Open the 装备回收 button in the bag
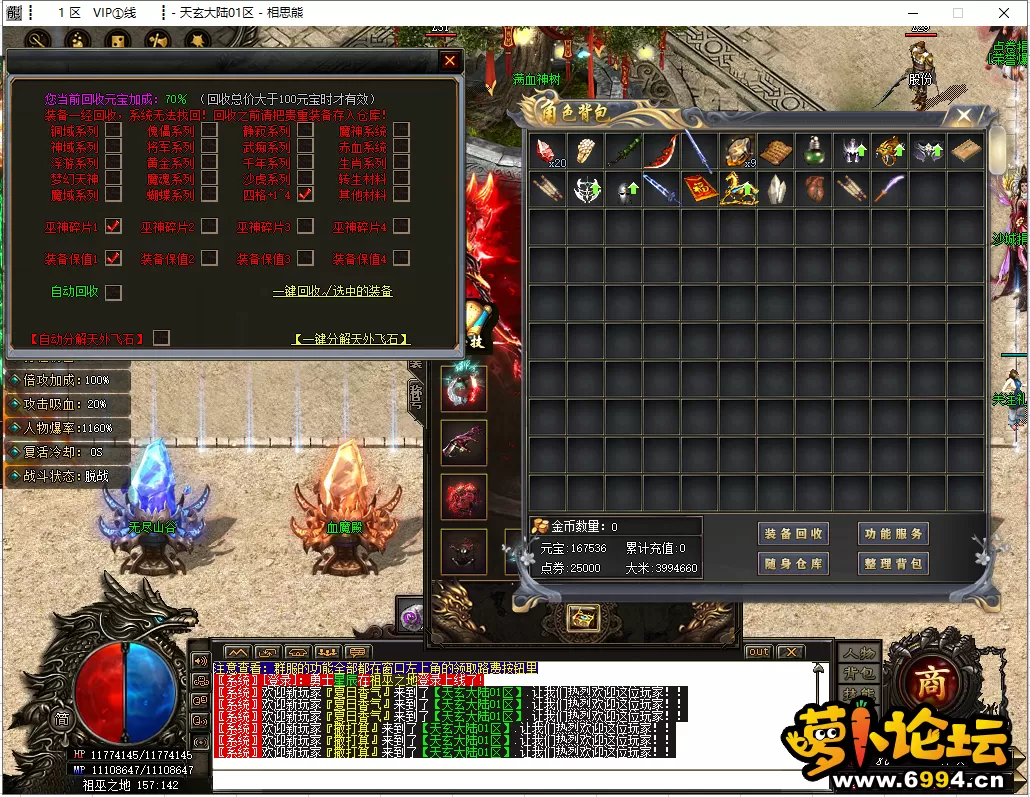Image resolution: width=1030 pixels, height=797 pixels. pos(793,534)
